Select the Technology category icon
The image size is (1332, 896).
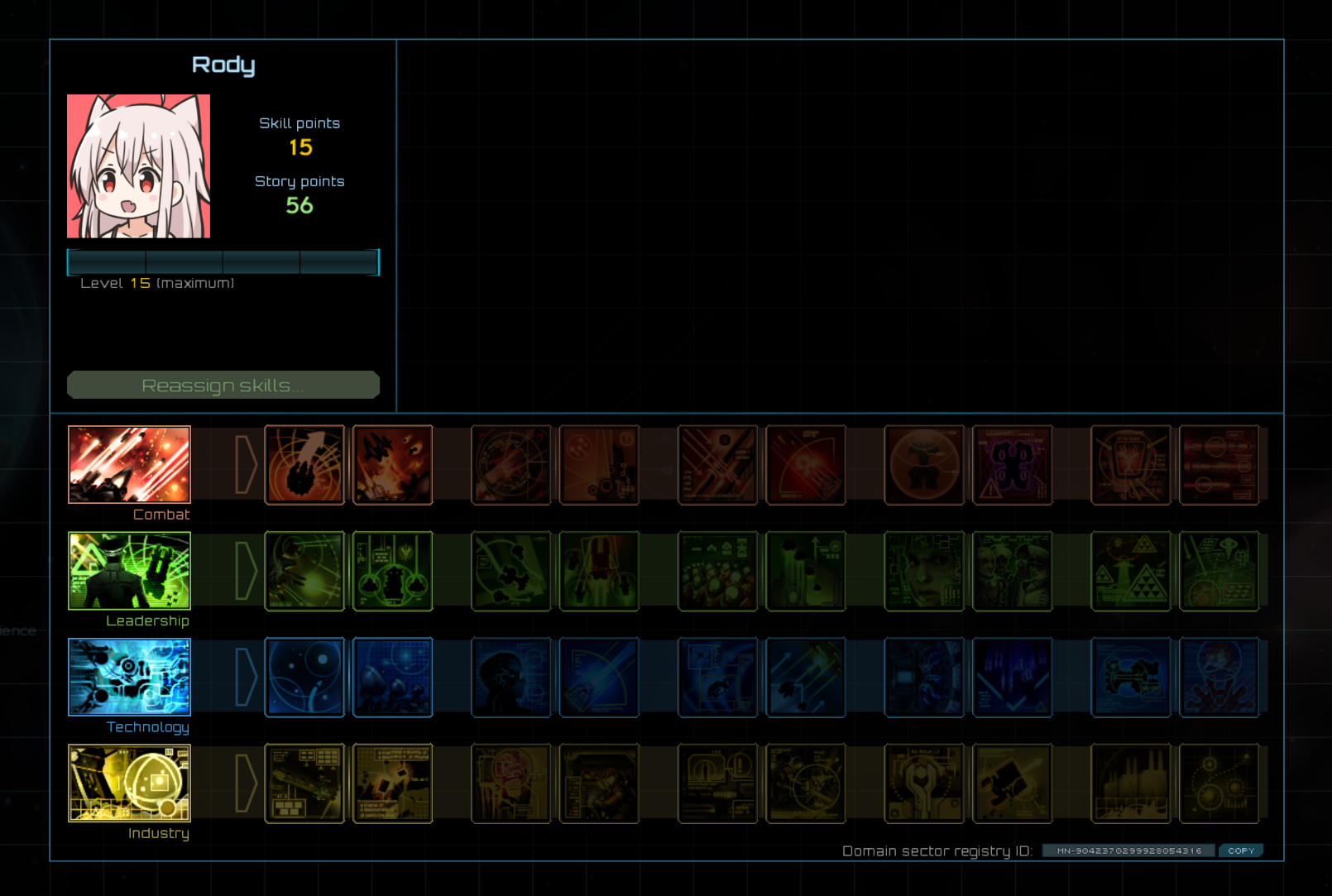(x=129, y=677)
